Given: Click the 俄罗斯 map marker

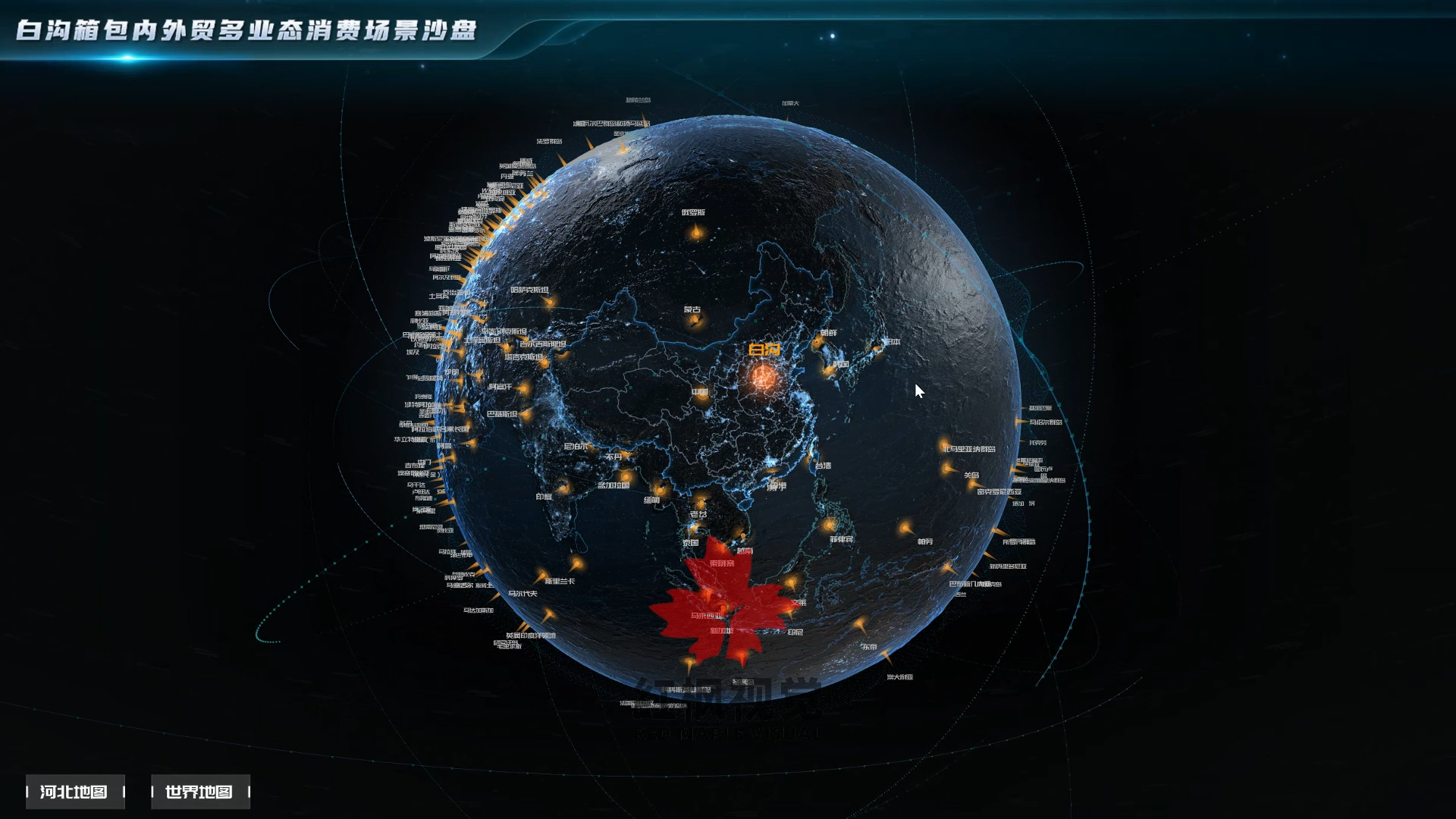Looking at the screenshot, I should (x=695, y=232).
